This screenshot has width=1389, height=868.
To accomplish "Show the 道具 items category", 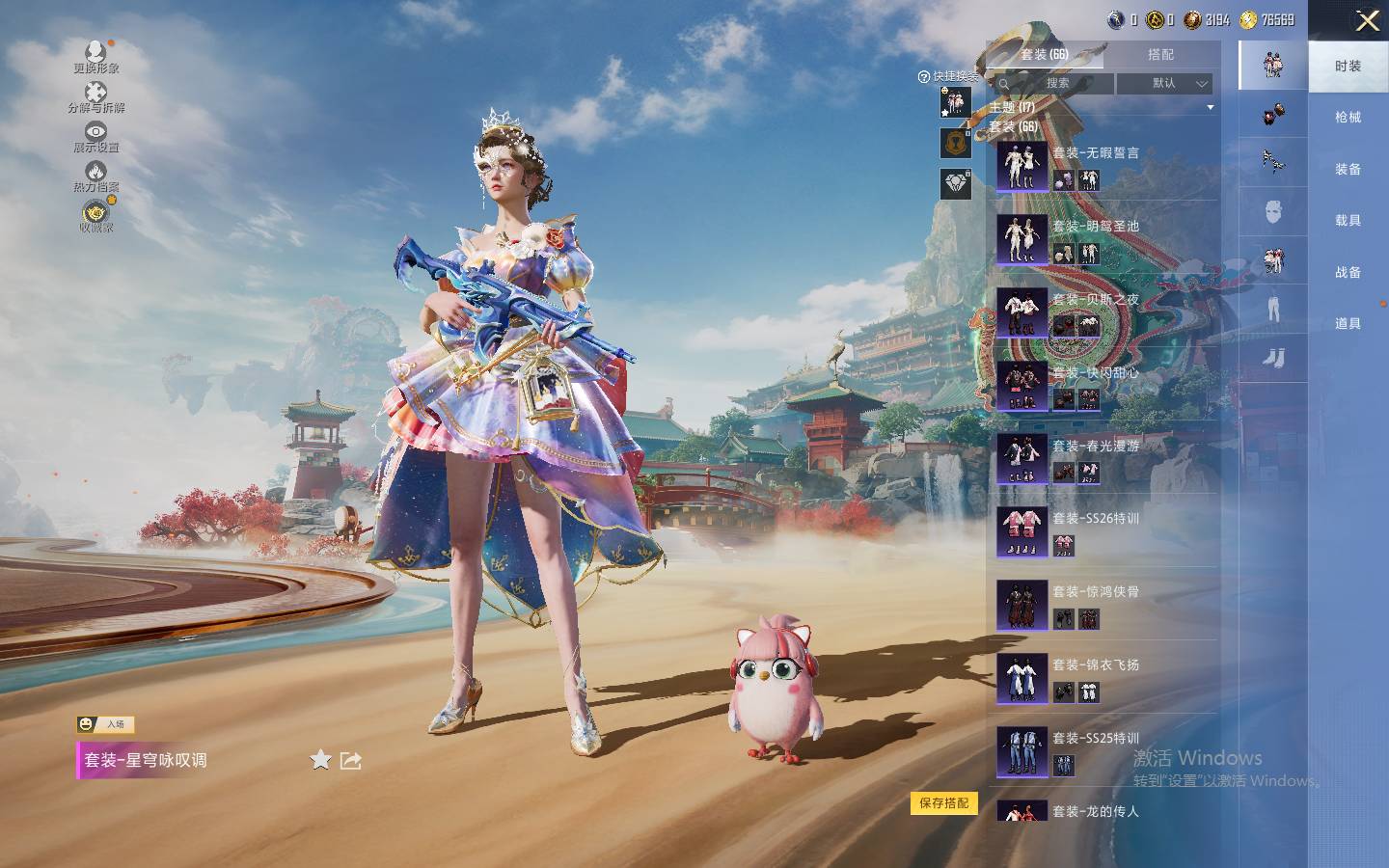I will (1348, 324).
